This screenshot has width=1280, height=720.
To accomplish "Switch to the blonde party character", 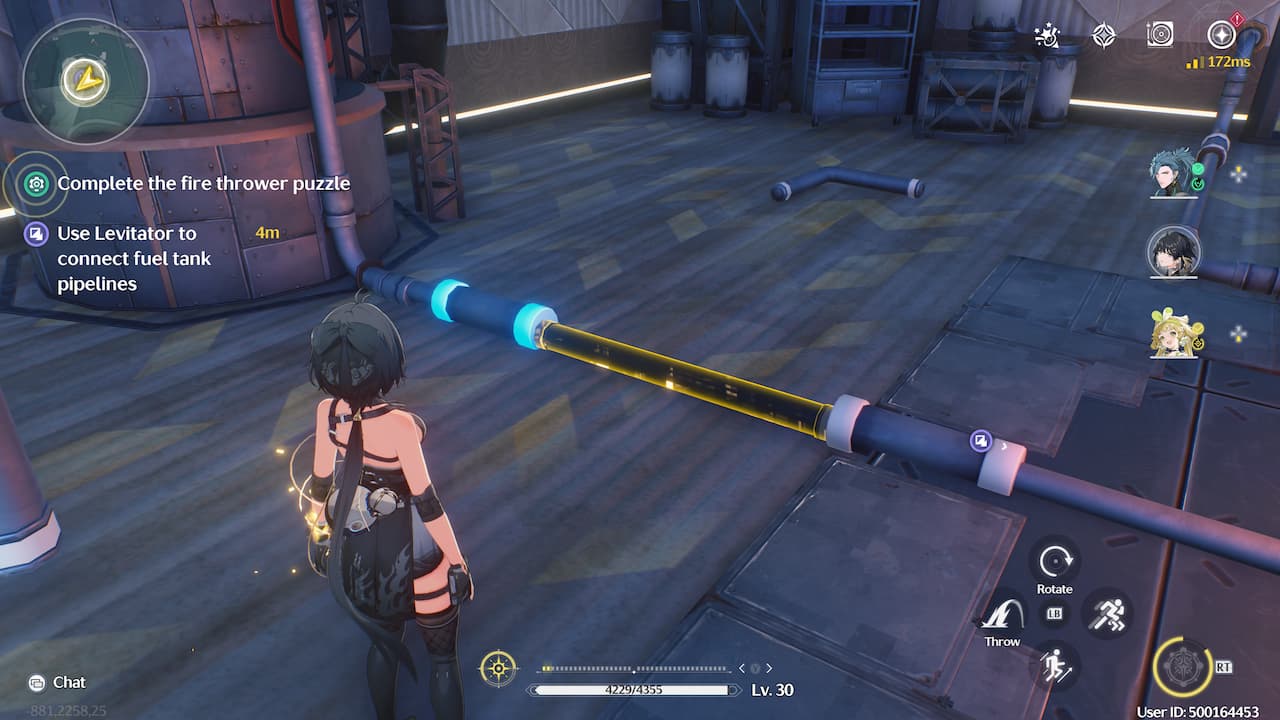I will click(x=1173, y=333).
